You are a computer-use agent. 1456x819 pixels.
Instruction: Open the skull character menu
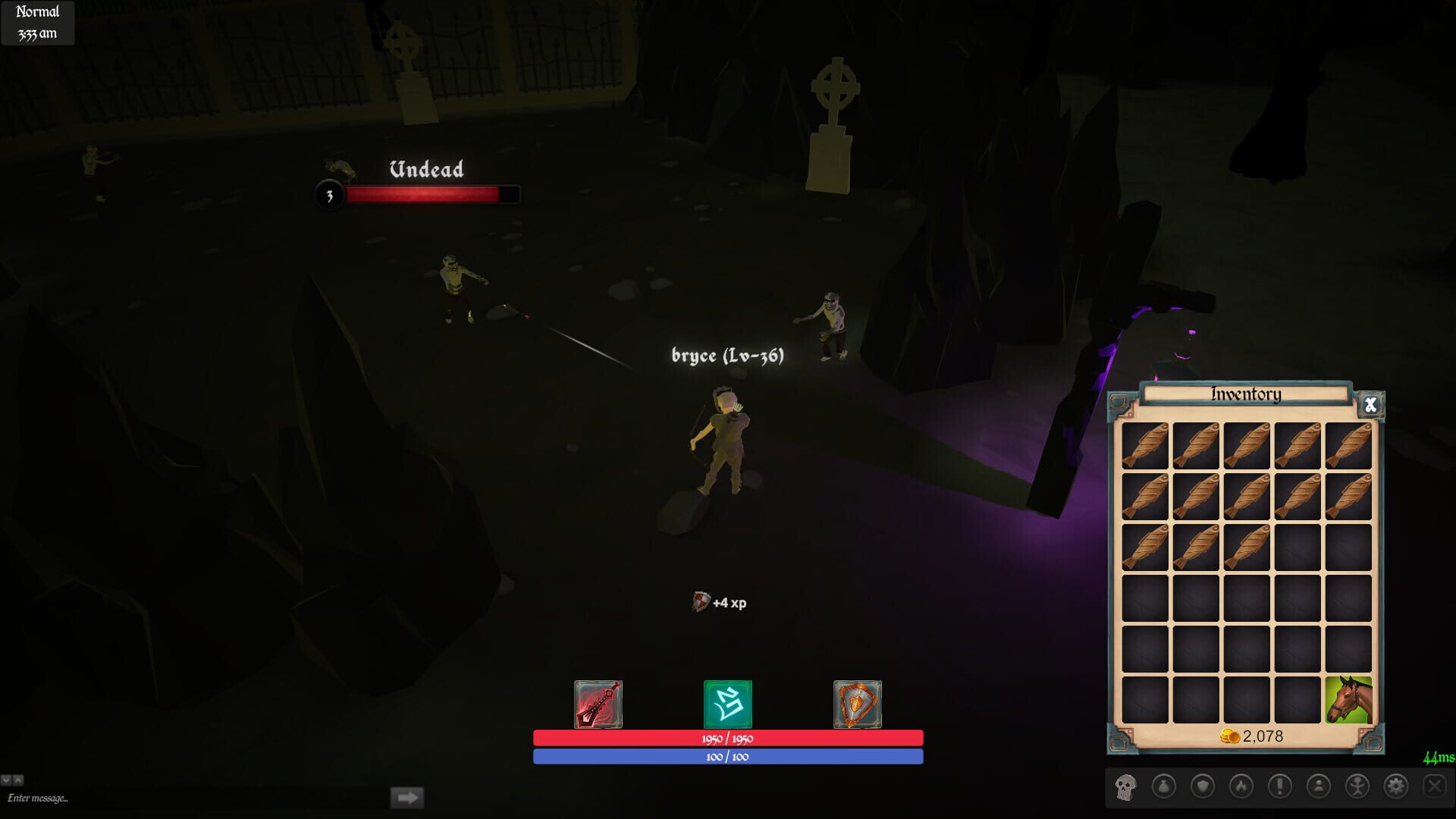coord(1125,788)
